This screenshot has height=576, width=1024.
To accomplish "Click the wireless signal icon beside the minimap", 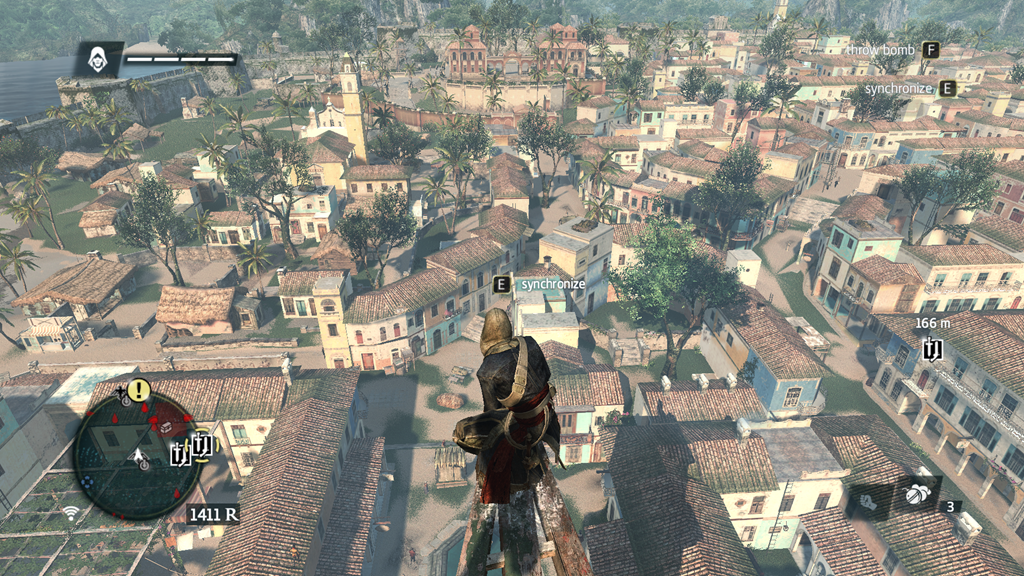I will [x=71, y=513].
